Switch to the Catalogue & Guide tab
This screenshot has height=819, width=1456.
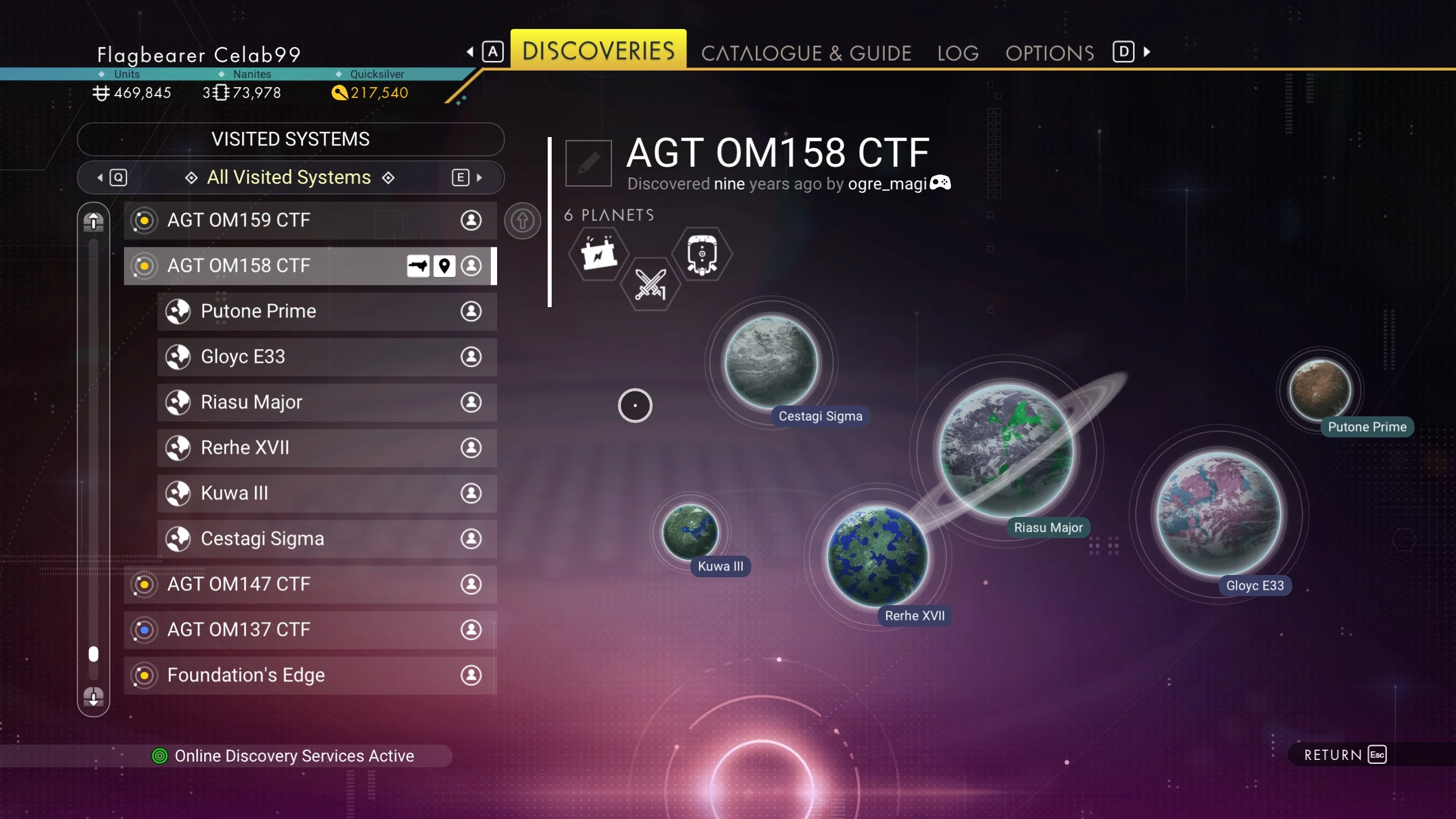(x=806, y=53)
